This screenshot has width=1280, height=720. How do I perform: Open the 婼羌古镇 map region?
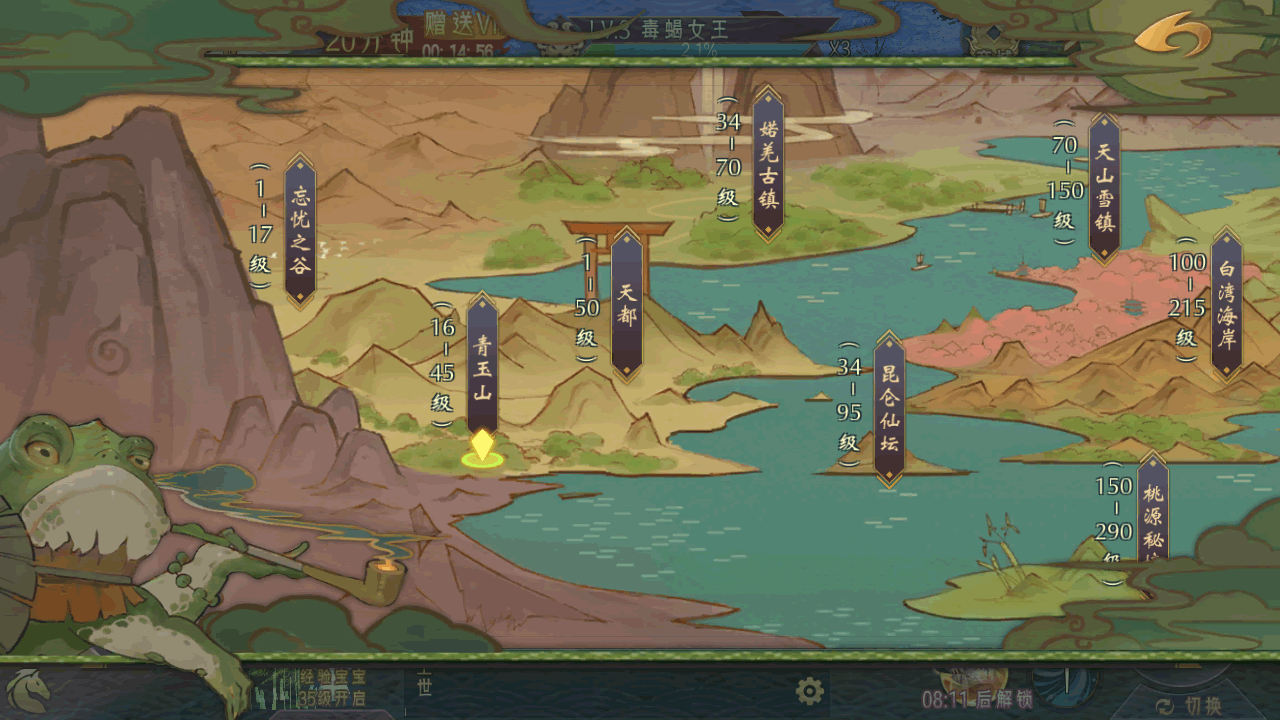pos(768,164)
